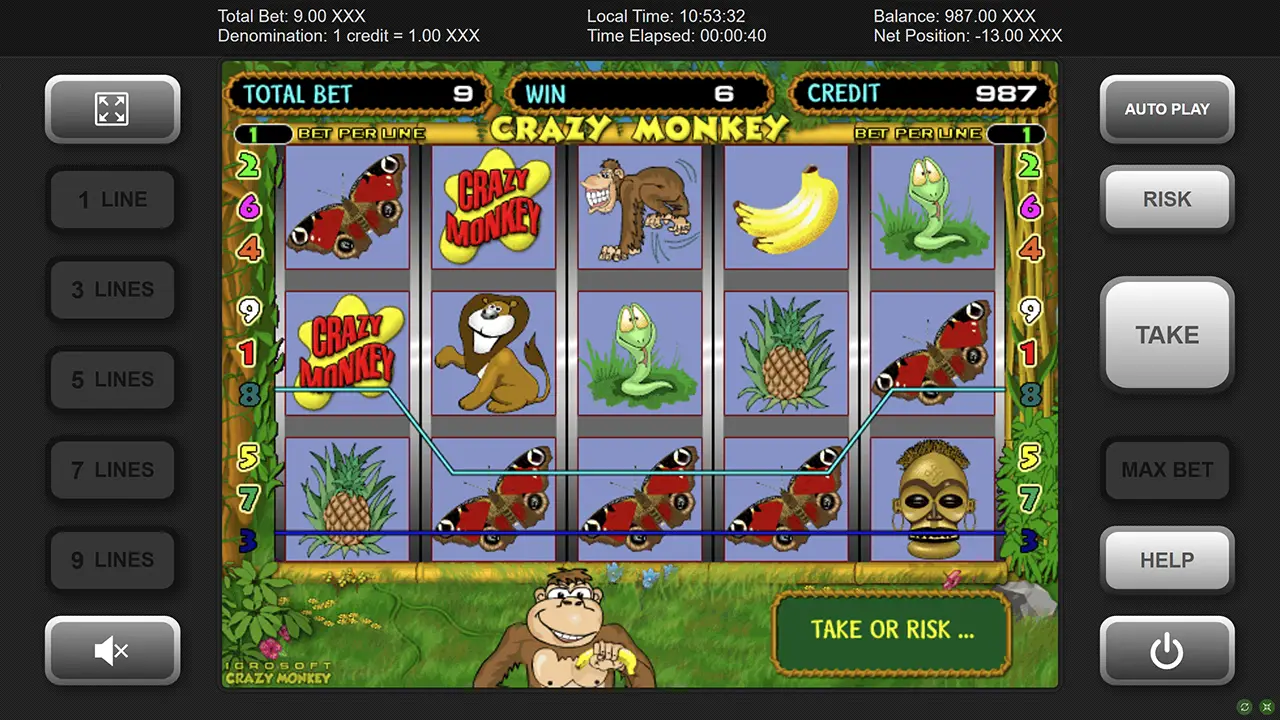The image size is (1280, 720).
Task: Select 5 LINES betting
Action: pos(112,379)
